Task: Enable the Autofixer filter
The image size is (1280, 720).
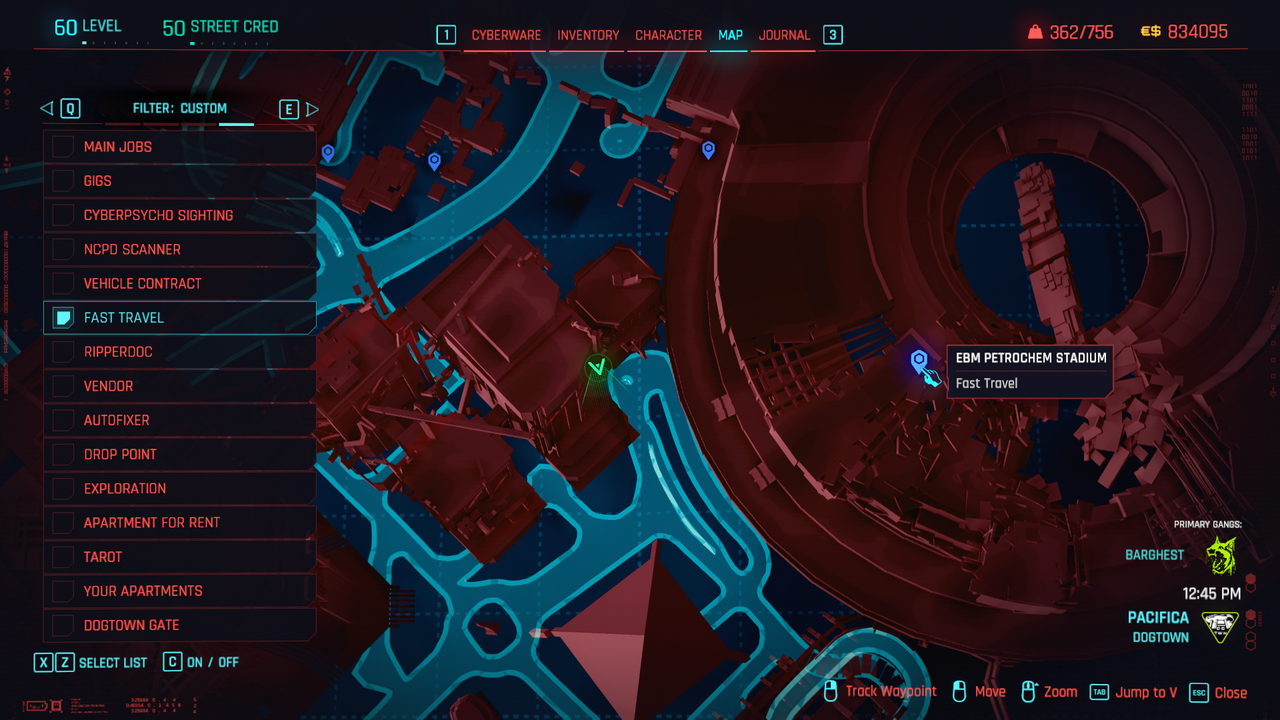Action: (64, 420)
